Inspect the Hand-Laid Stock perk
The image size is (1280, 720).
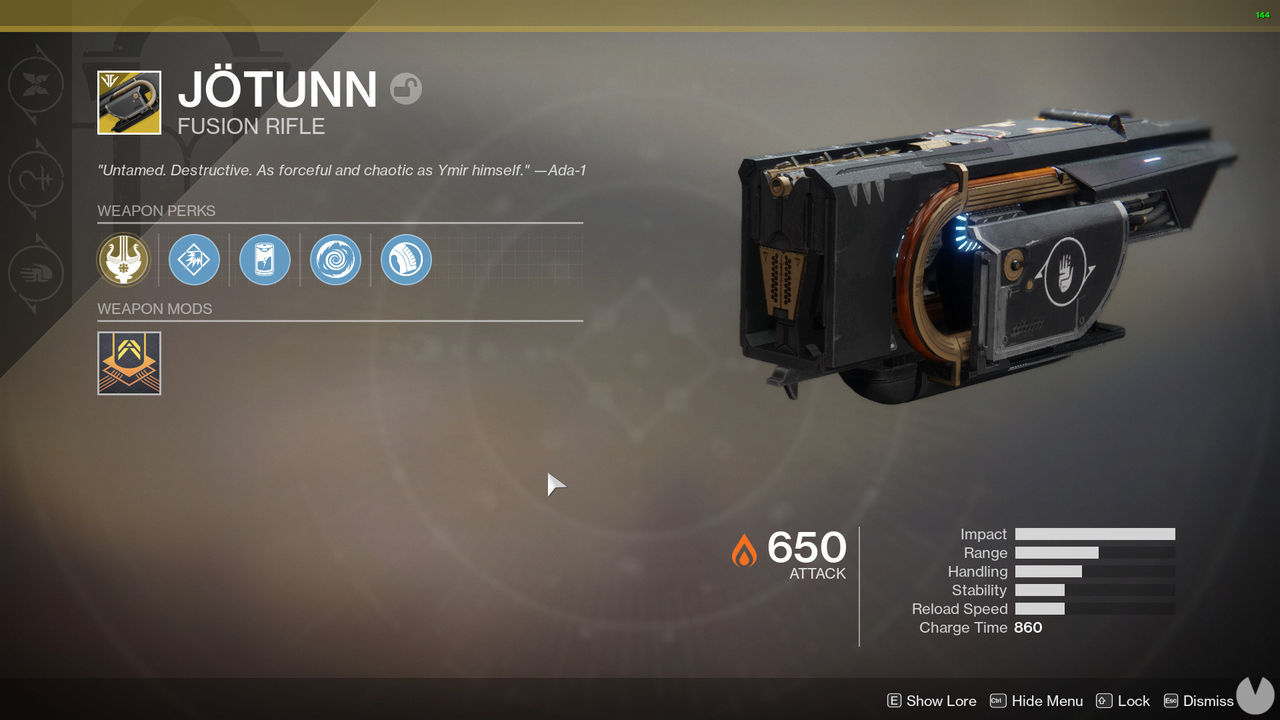[405, 259]
